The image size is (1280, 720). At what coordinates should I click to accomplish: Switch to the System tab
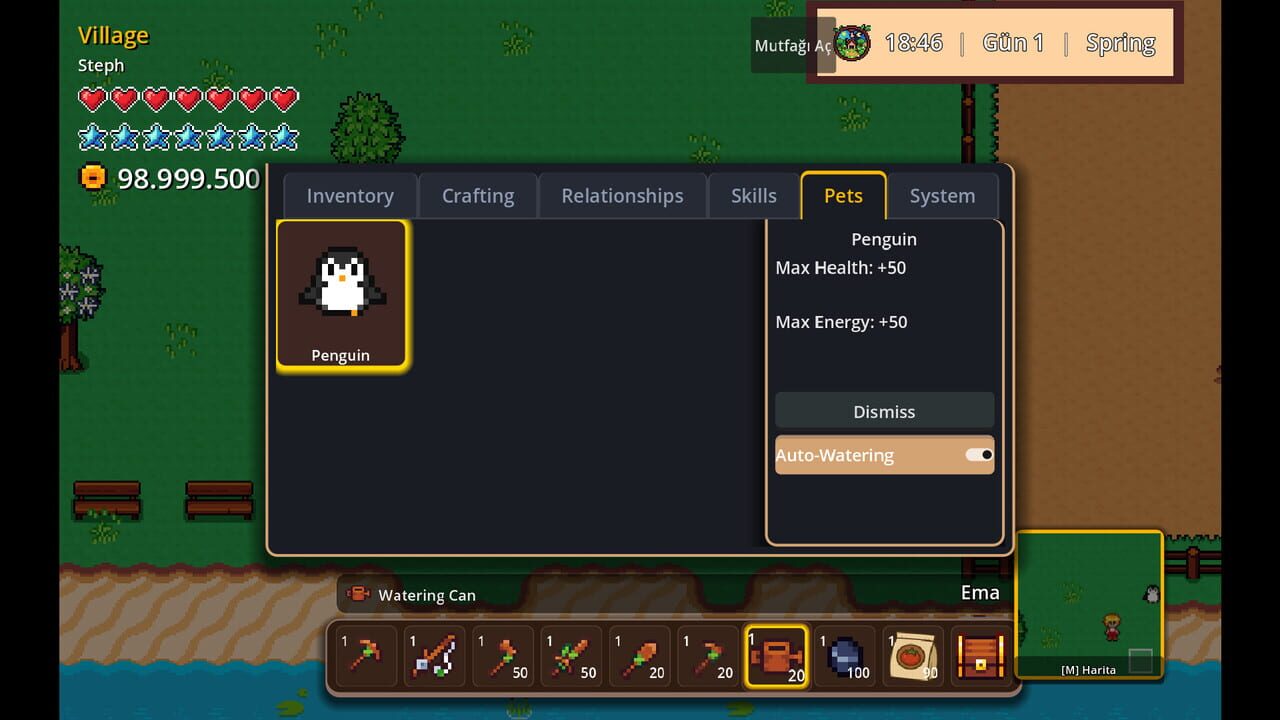click(x=941, y=195)
